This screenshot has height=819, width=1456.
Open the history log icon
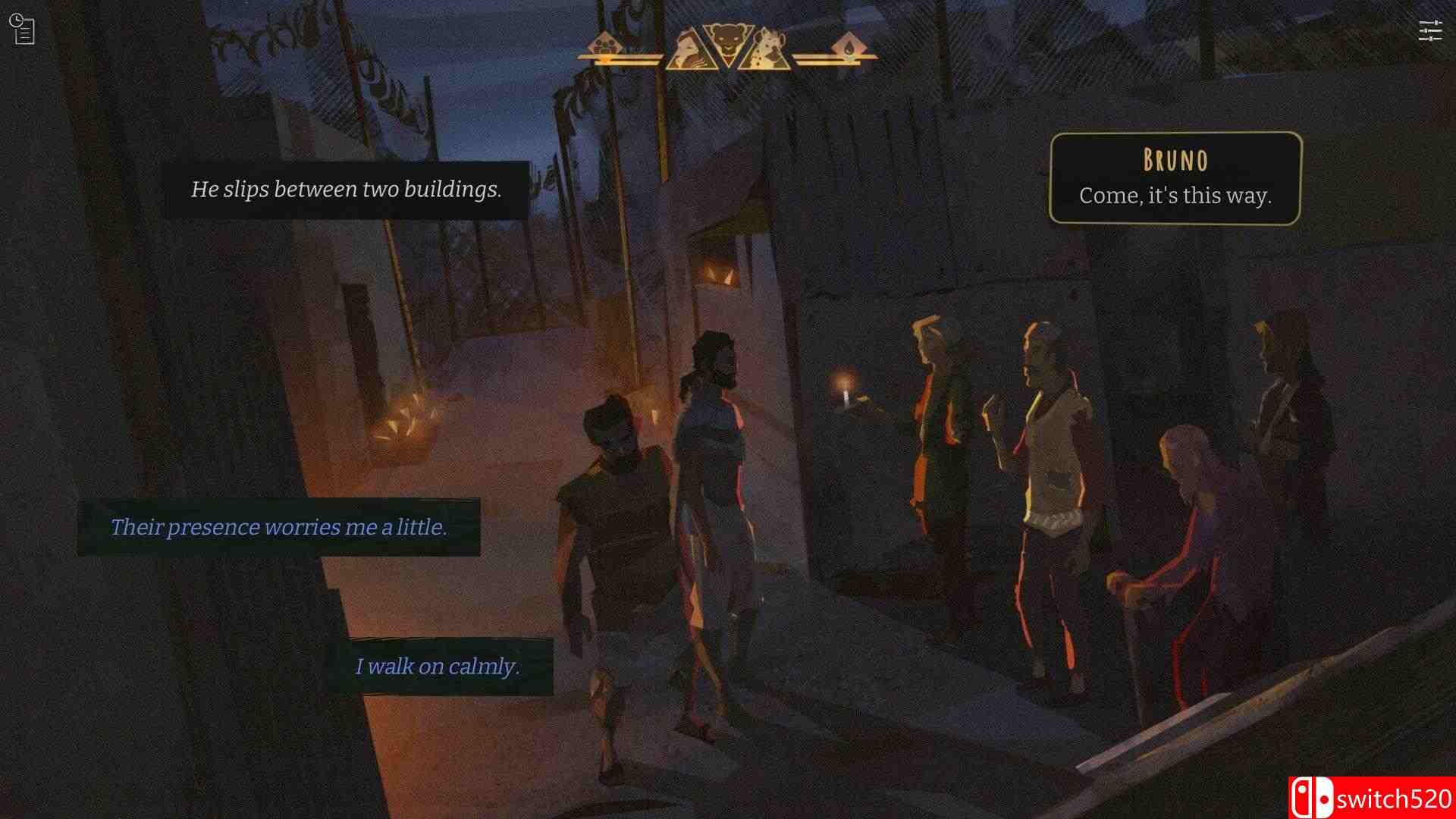point(23,30)
